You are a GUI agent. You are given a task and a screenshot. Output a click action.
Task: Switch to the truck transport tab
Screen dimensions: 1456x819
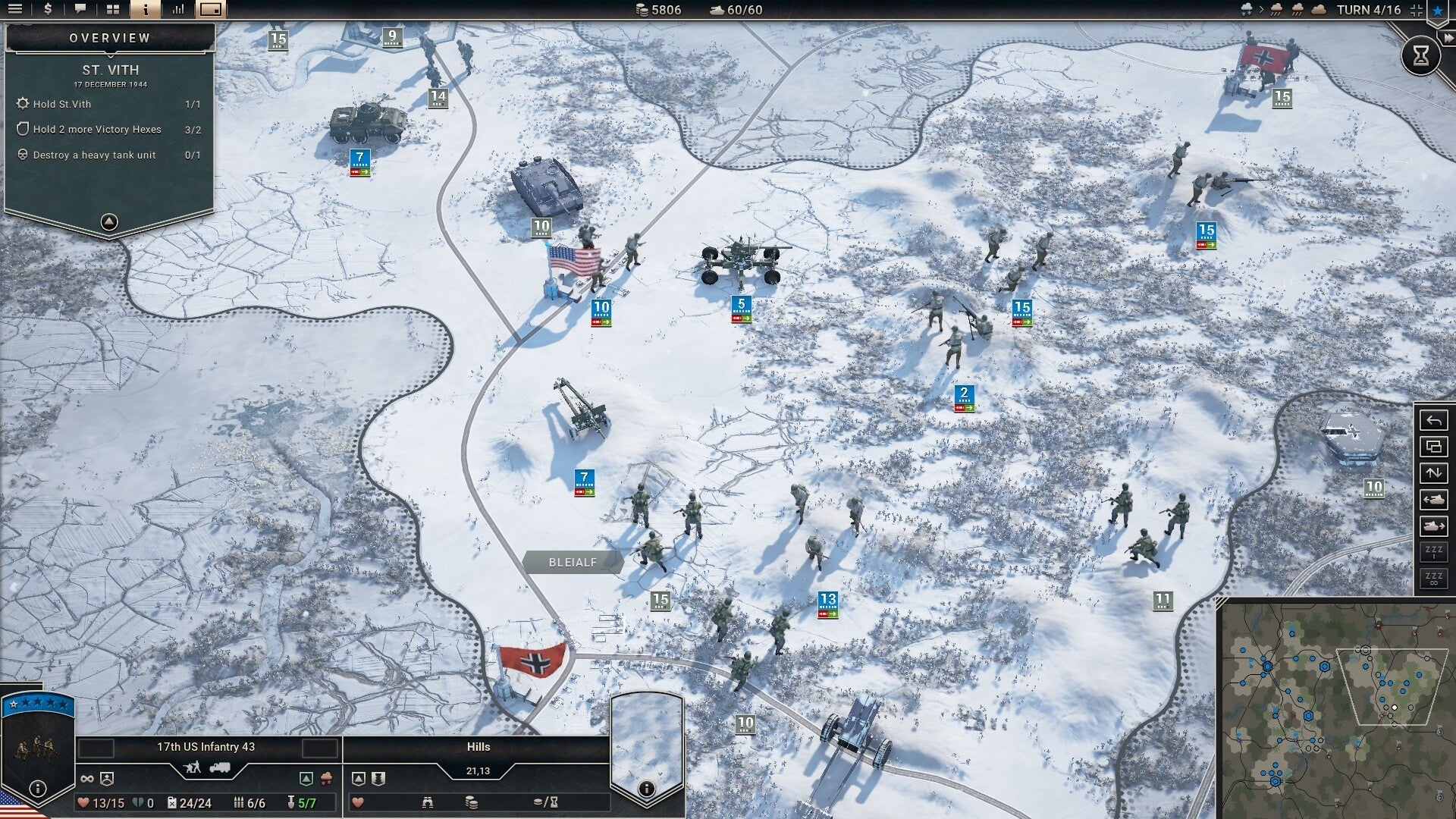pos(220,767)
